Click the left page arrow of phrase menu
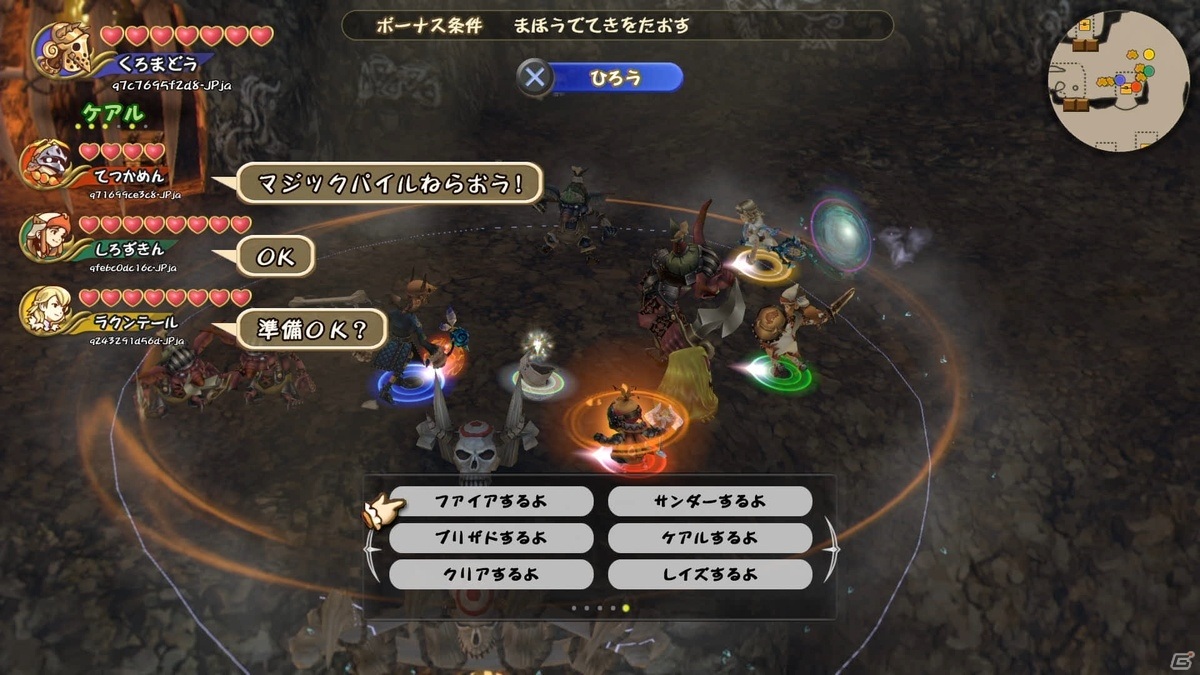Viewport: 1200px width, 675px height. [x=371, y=548]
